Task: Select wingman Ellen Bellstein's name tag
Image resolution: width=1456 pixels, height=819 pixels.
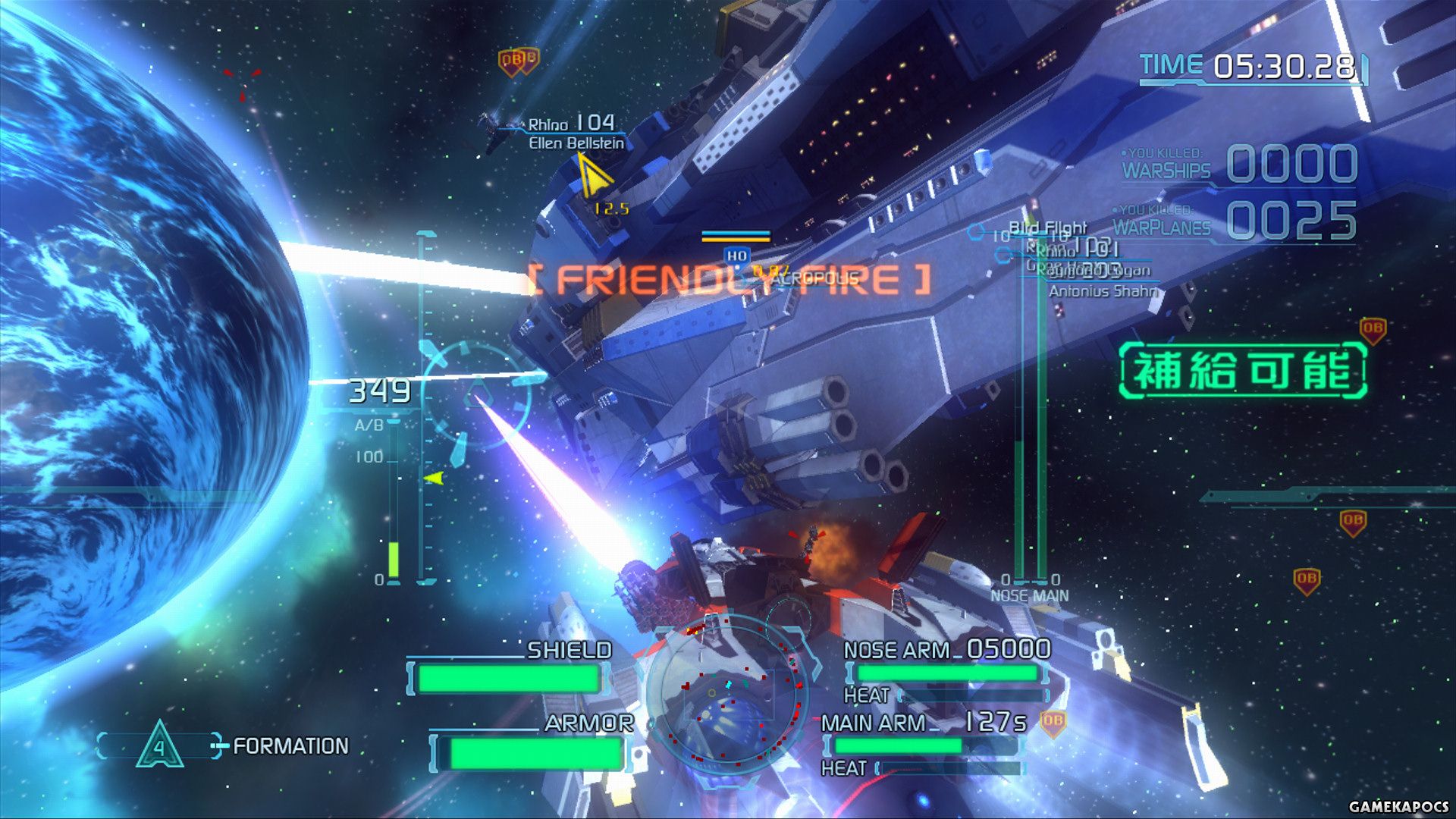Action: click(x=576, y=143)
